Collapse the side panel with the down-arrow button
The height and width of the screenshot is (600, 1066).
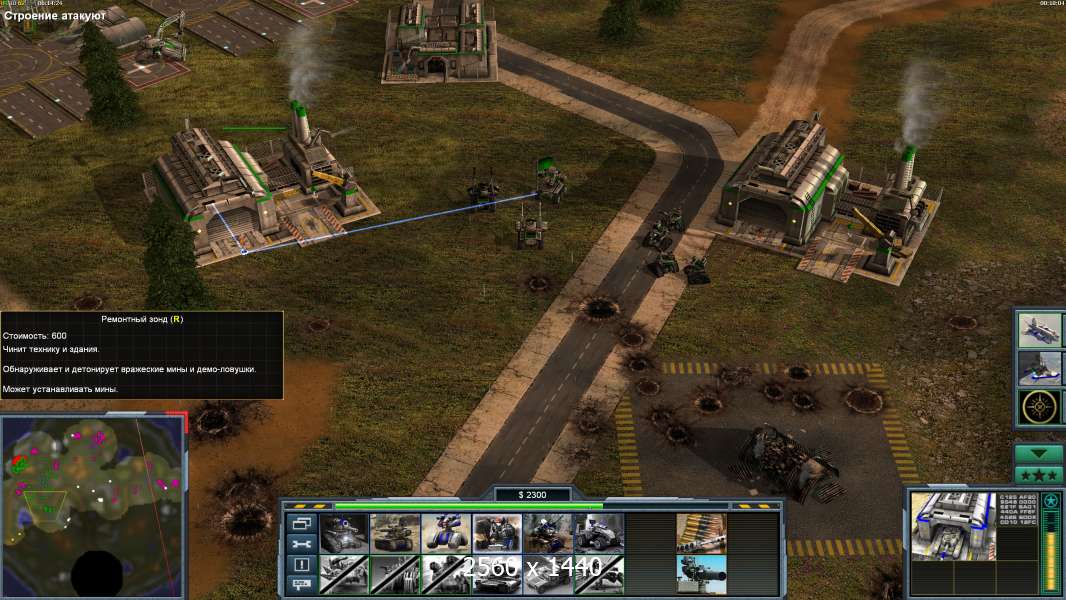point(1039,454)
